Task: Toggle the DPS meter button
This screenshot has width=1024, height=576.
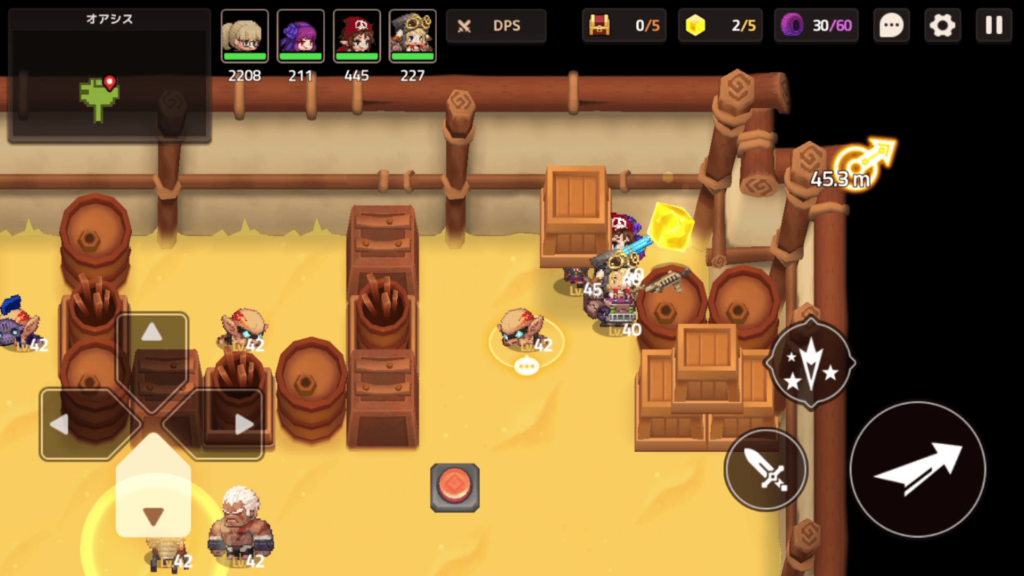Action: pyautogui.click(x=496, y=26)
